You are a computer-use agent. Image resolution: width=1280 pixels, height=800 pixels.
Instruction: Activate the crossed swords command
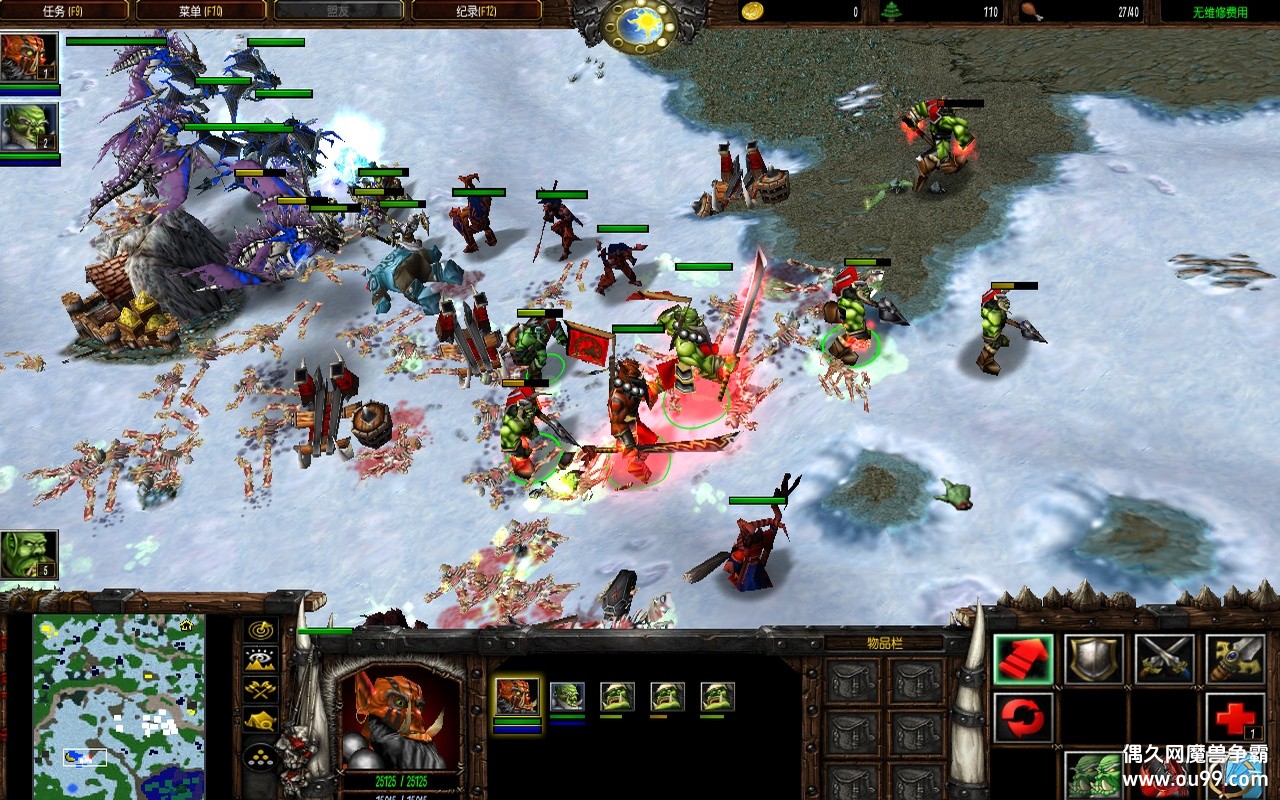(x=1164, y=659)
